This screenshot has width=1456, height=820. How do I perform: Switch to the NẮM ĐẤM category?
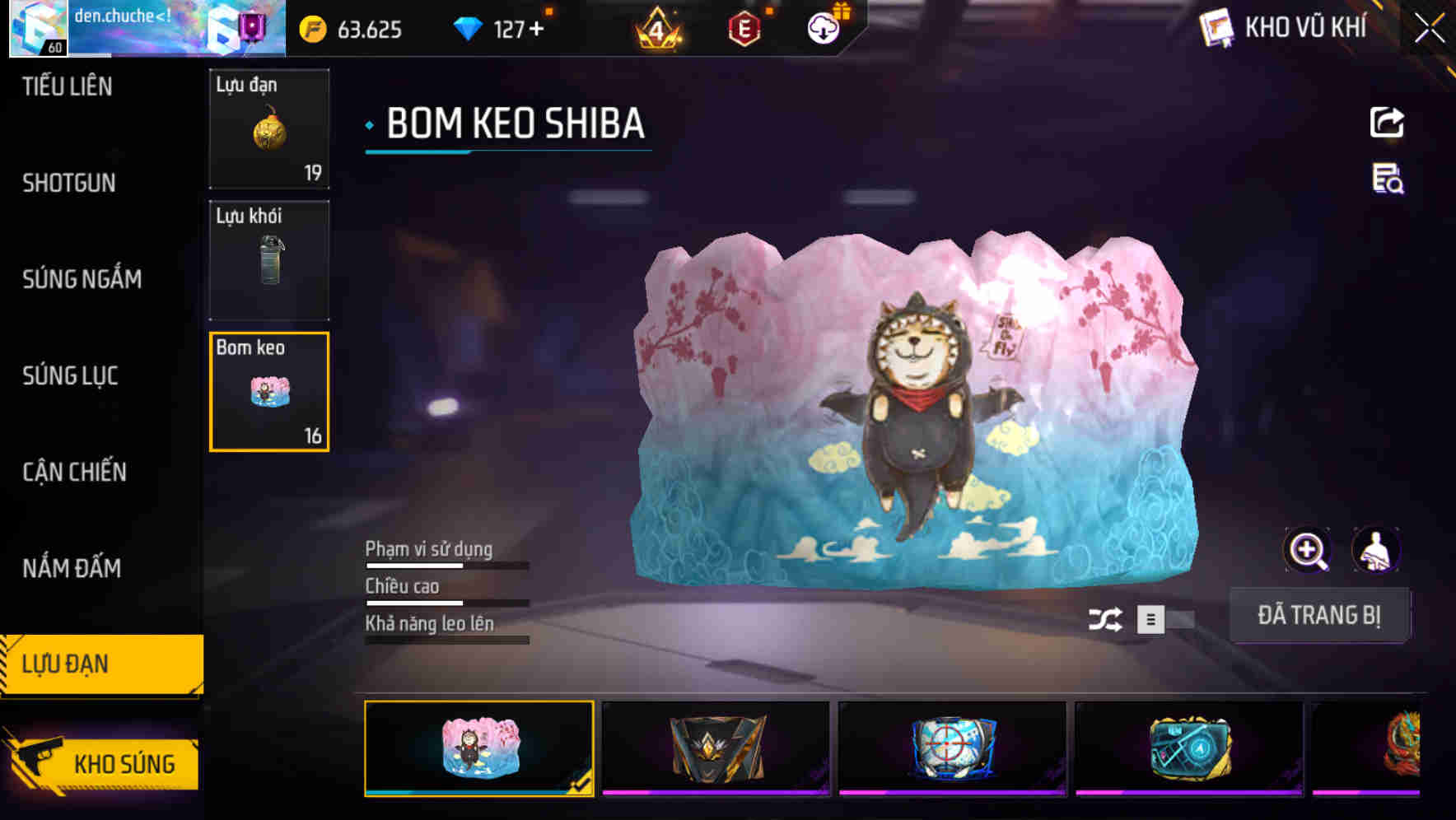tap(72, 568)
